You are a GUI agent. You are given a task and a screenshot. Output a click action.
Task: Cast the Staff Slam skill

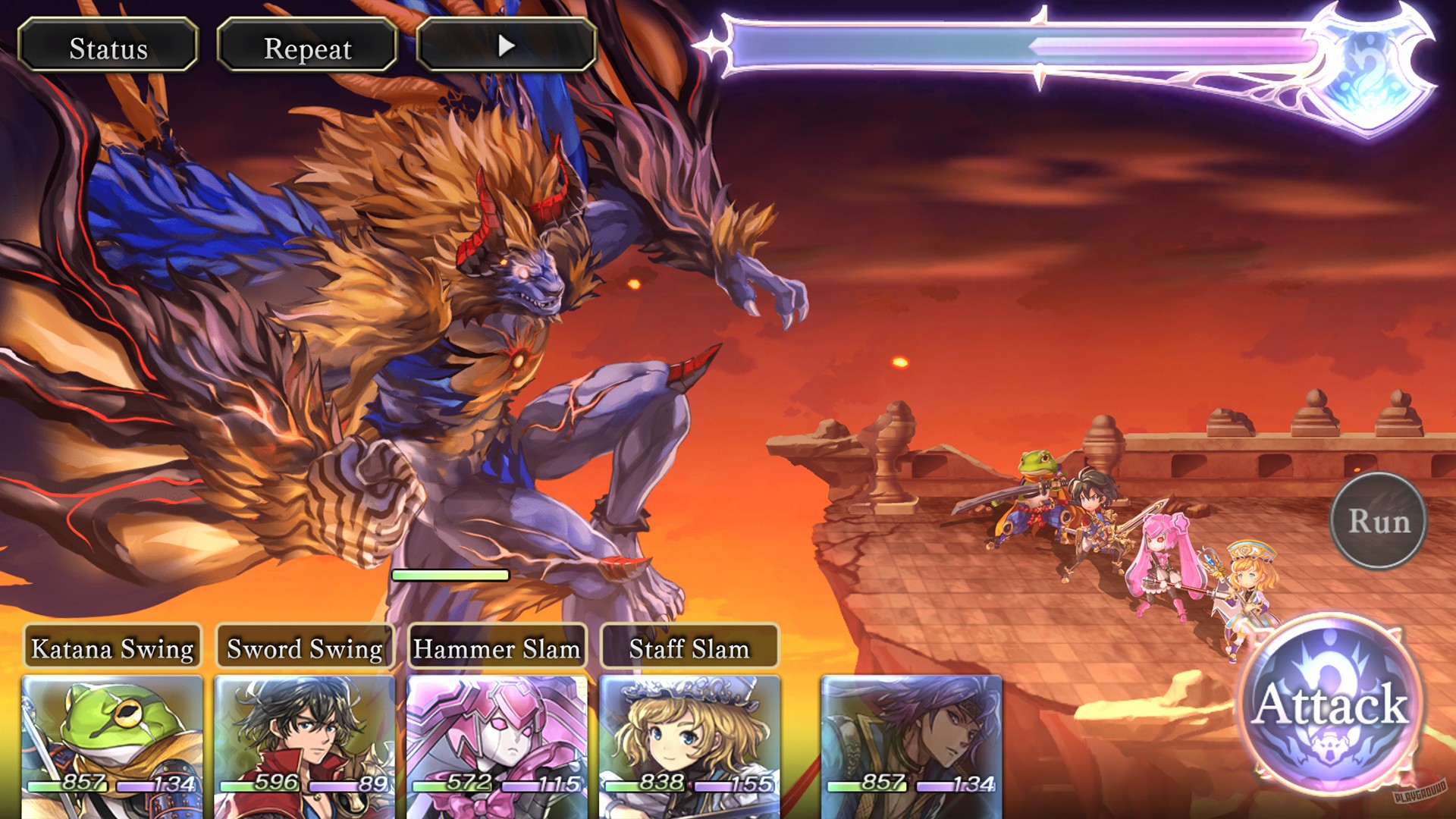[x=689, y=649]
